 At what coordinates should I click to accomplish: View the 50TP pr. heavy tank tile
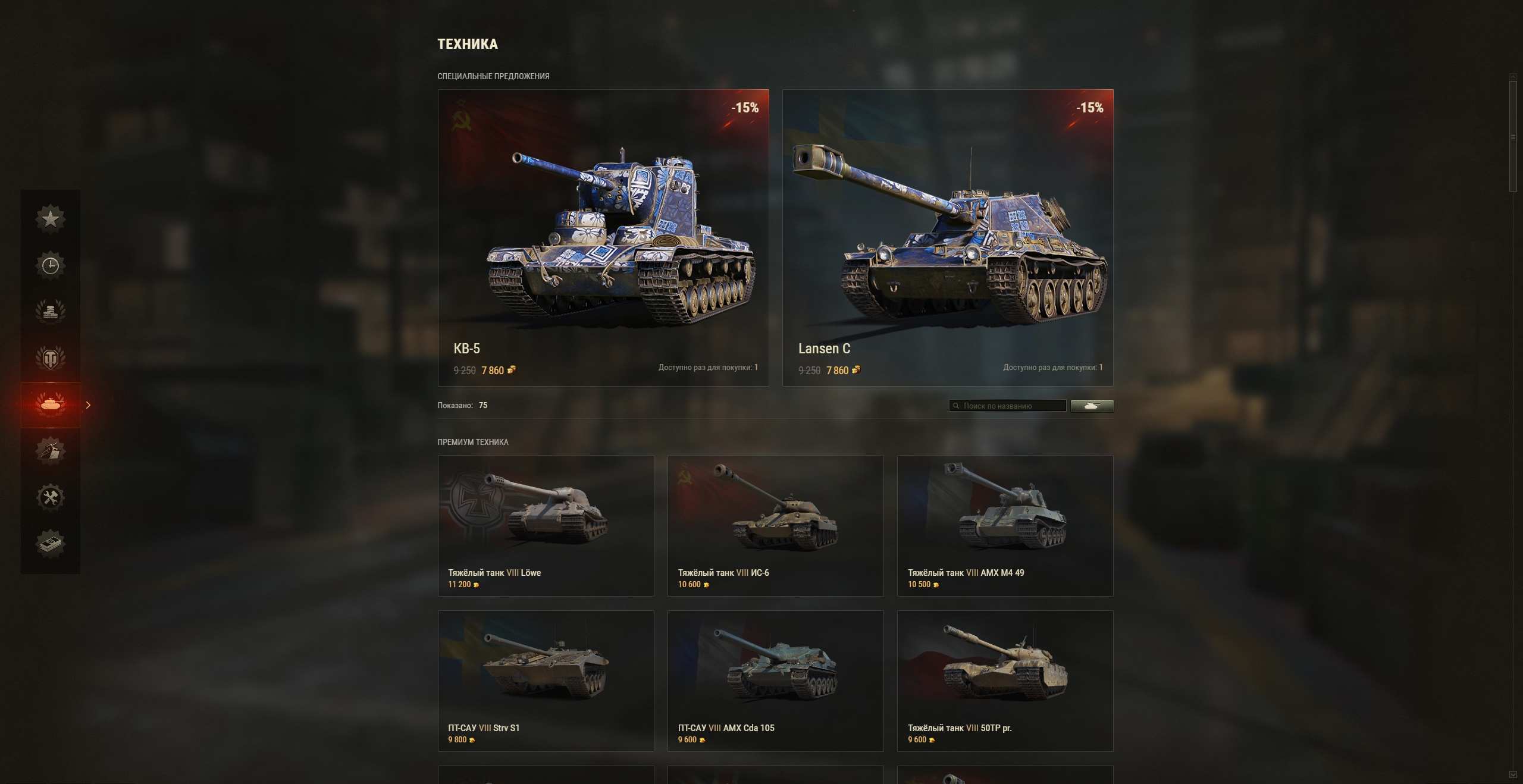(x=1005, y=680)
